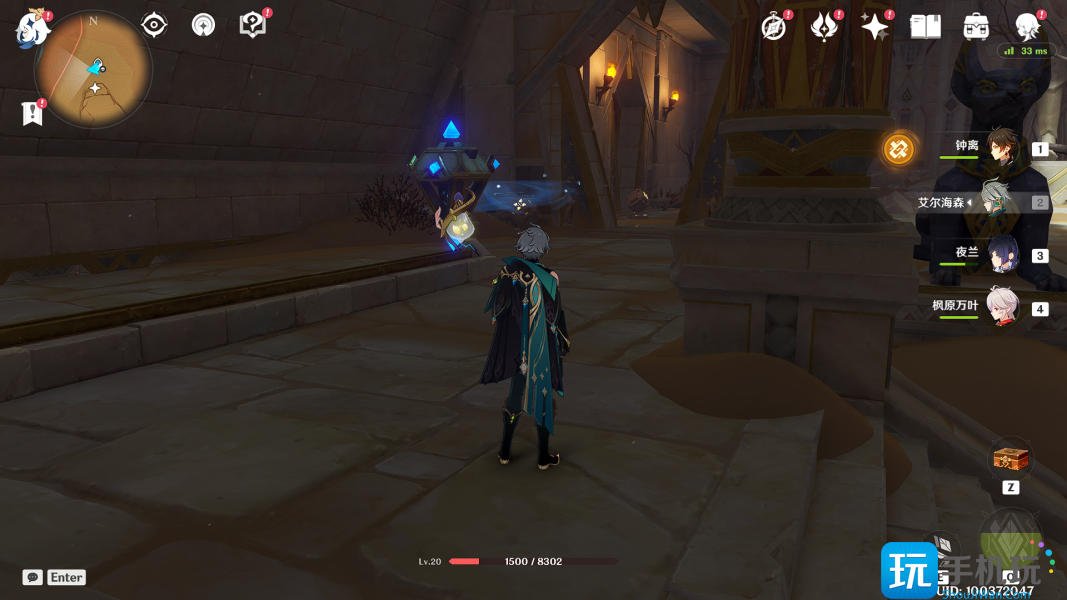Open the battle pass icon
1067x600 pixels.
tap(824, 27)
